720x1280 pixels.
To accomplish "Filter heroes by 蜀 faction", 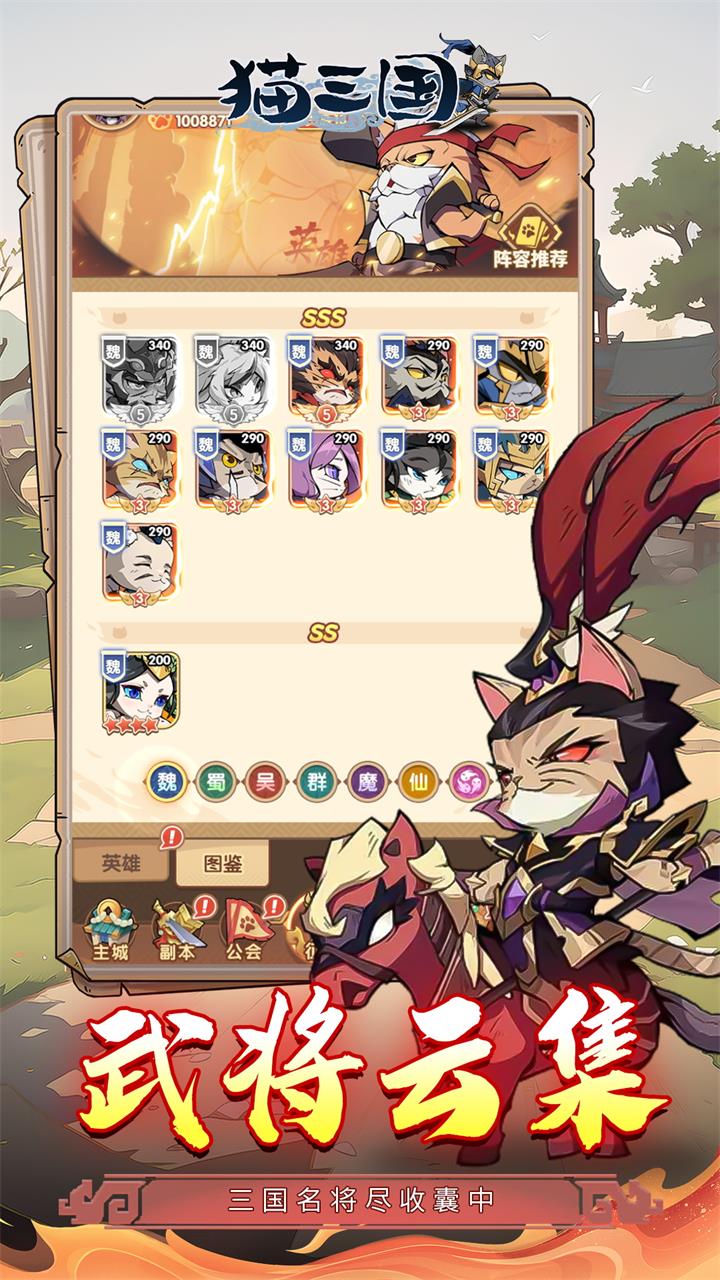I will [216, 780].
